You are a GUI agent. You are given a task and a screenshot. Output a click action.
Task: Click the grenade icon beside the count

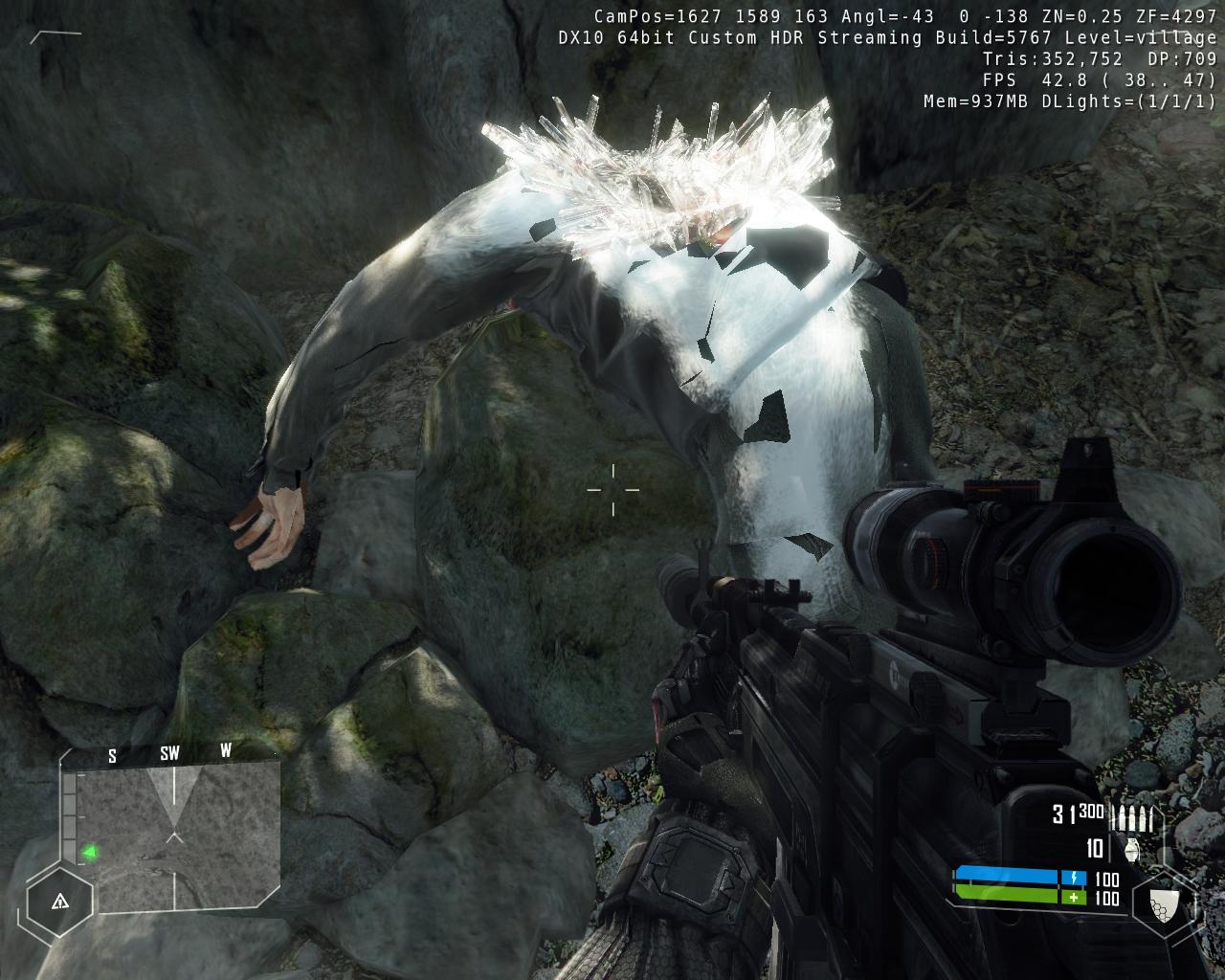tap(1133, 849)
